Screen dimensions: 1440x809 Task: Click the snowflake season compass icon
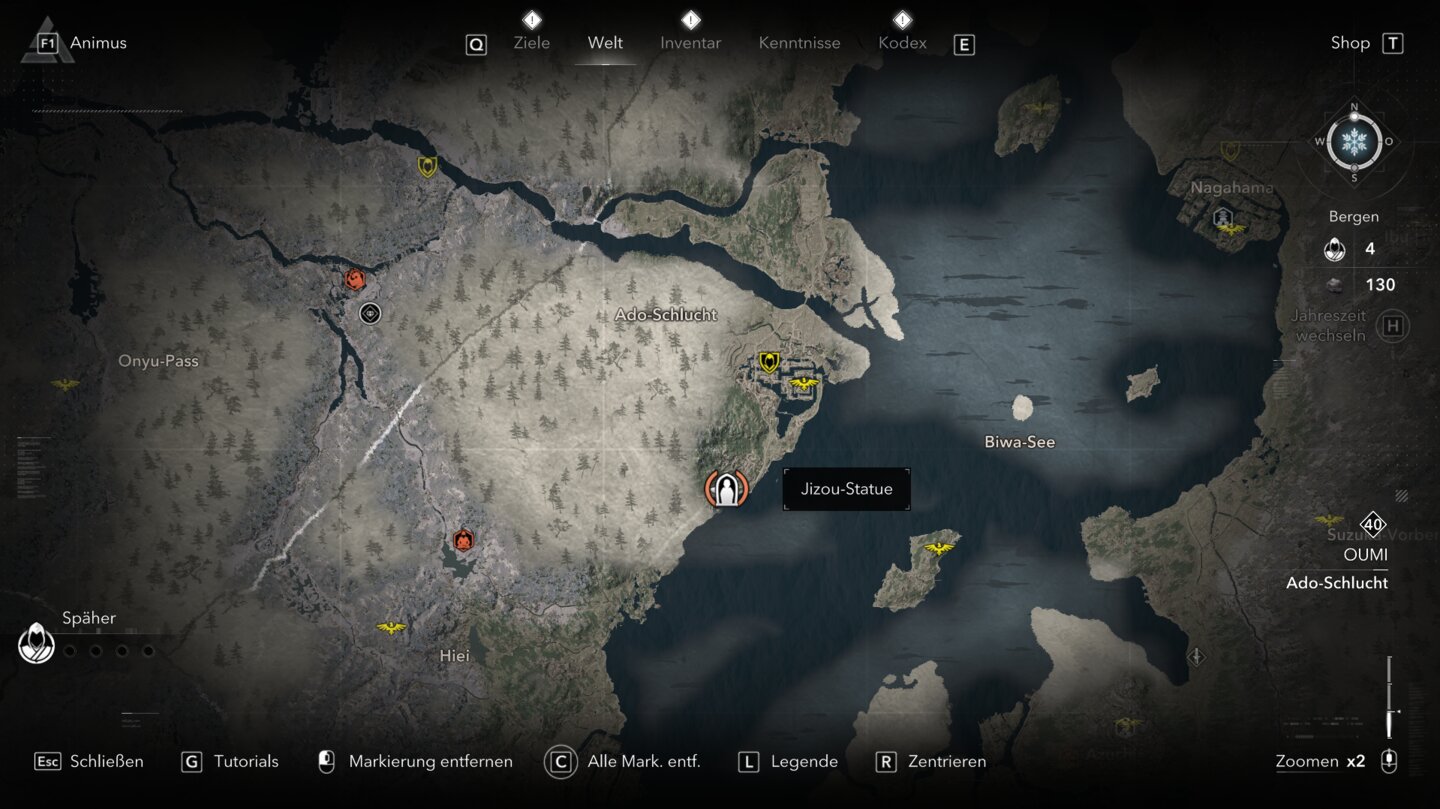point(1354,141)
